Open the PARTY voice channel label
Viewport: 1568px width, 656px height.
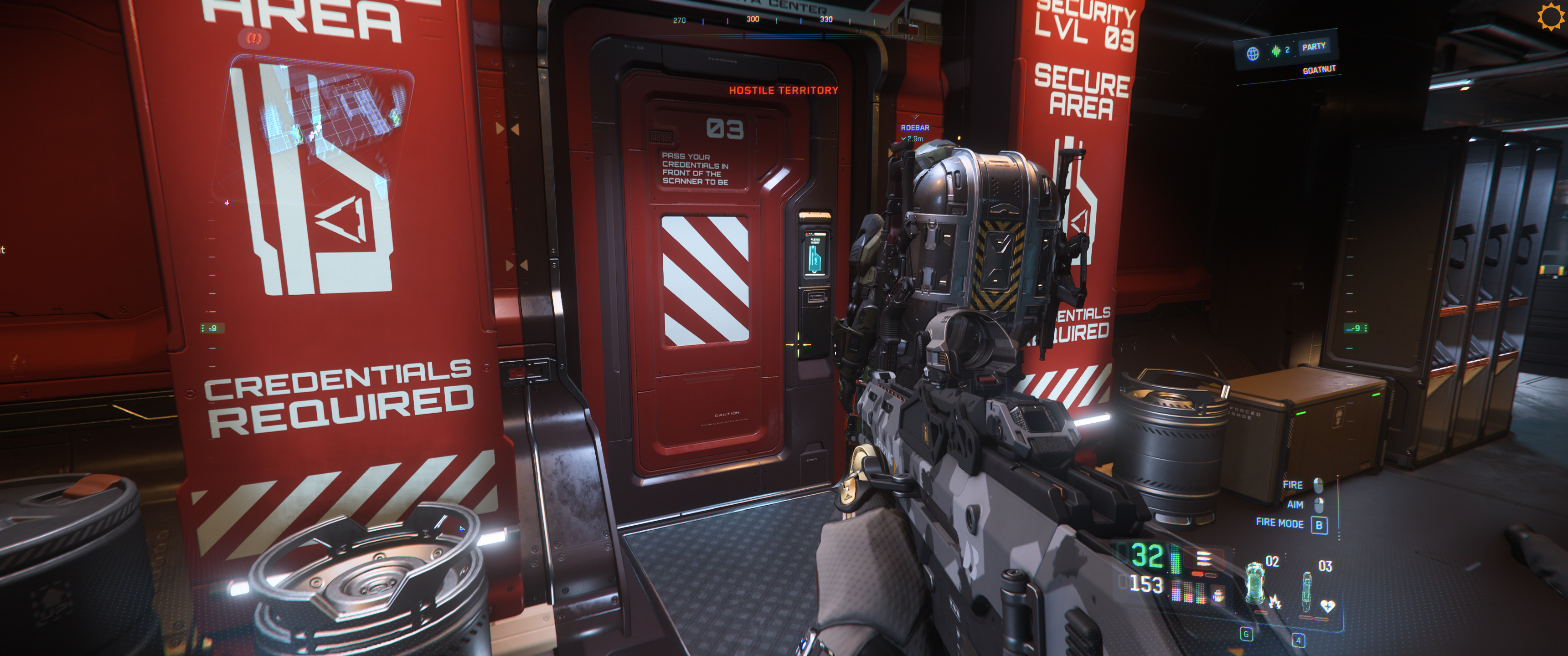click(x=1314, y=47)
